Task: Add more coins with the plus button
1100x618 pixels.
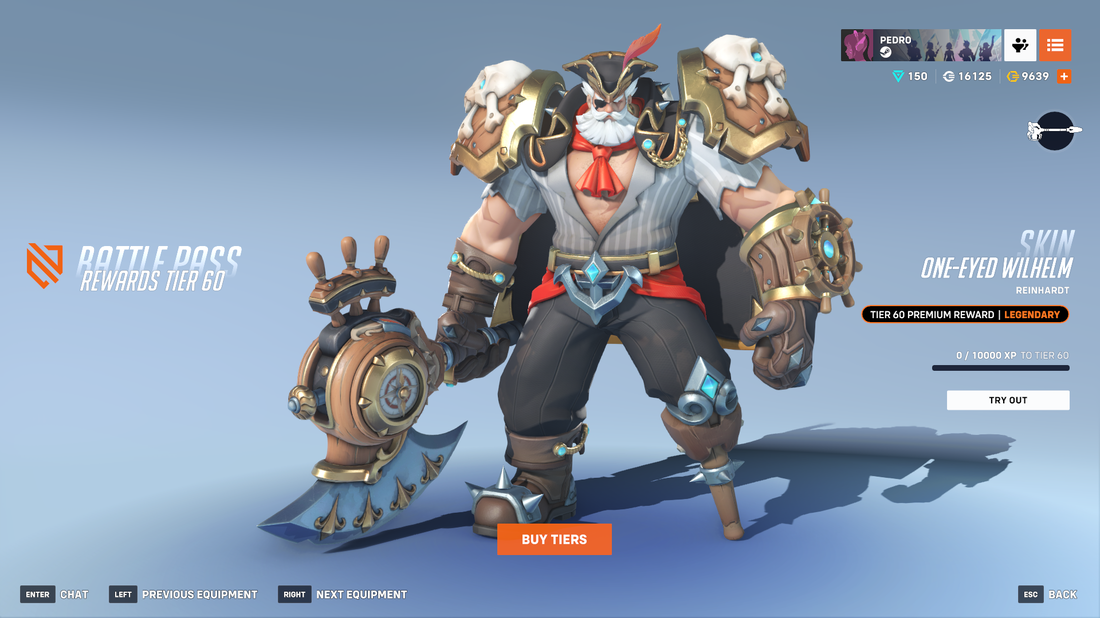Action: pos(1064,76)
